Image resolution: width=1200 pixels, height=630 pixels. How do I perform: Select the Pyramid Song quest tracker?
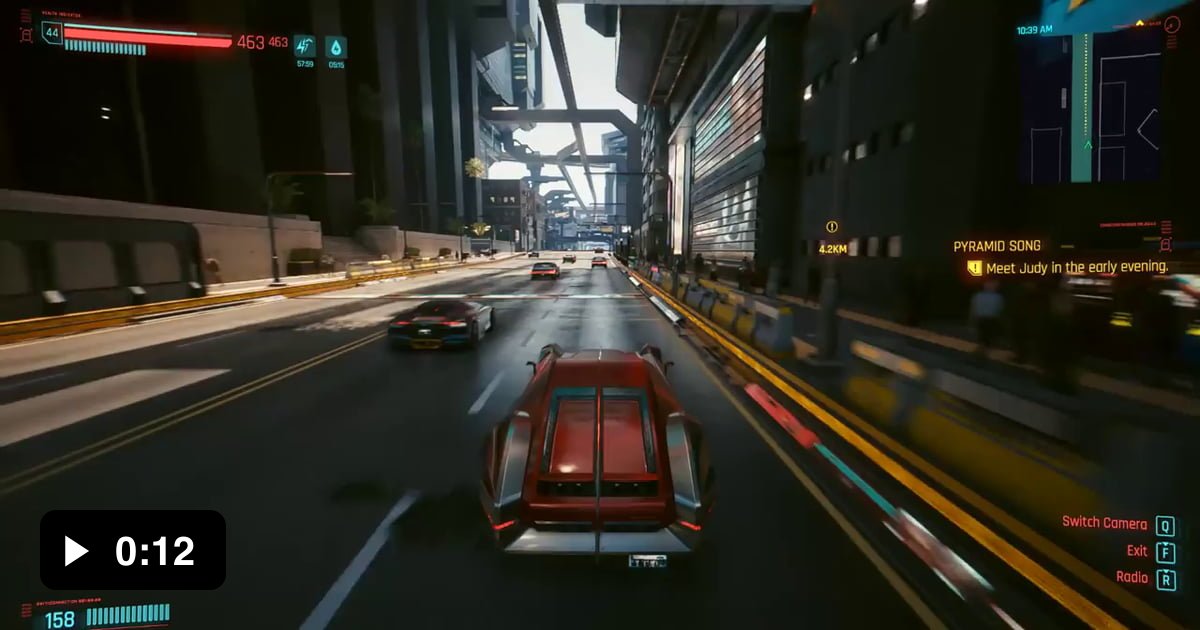coord(997,246)
